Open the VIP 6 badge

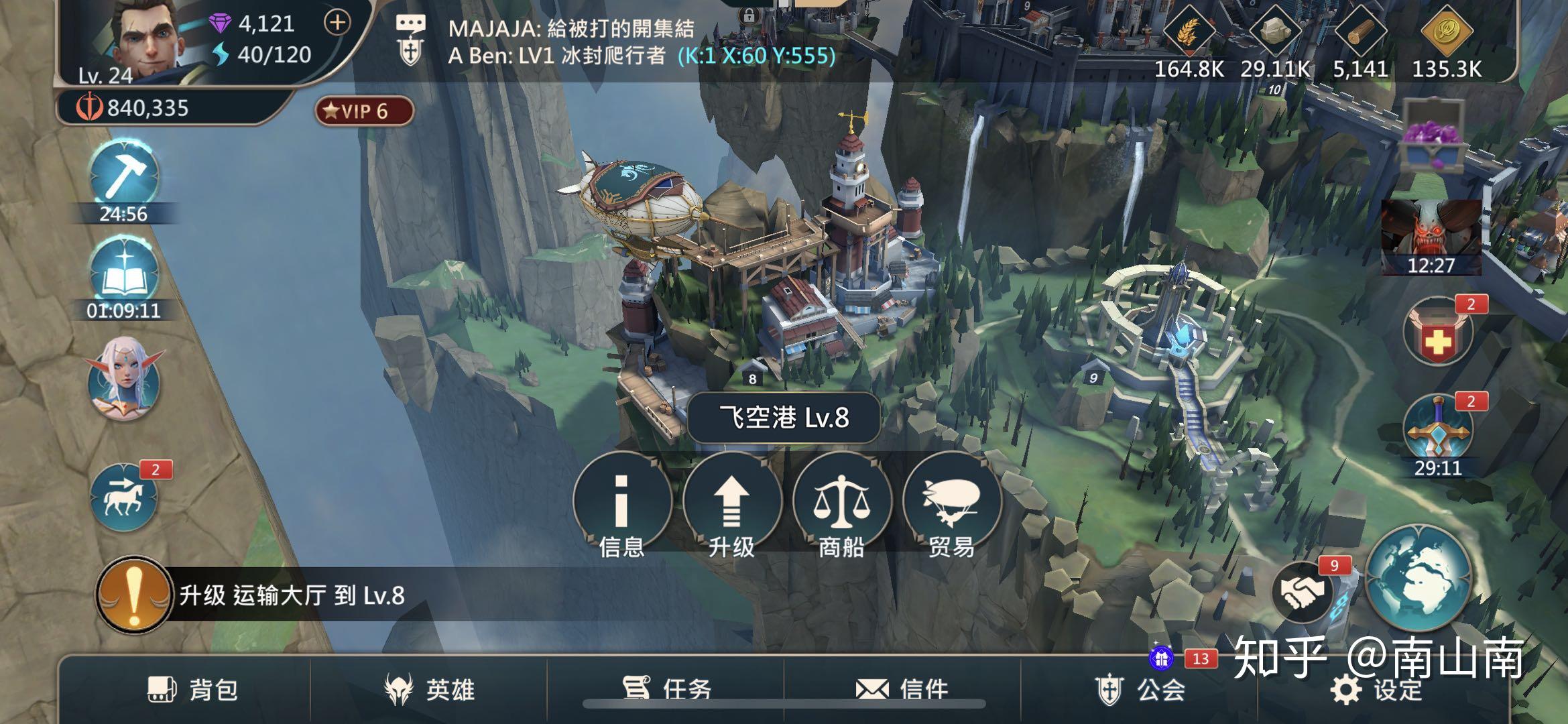tap(364, 111)
